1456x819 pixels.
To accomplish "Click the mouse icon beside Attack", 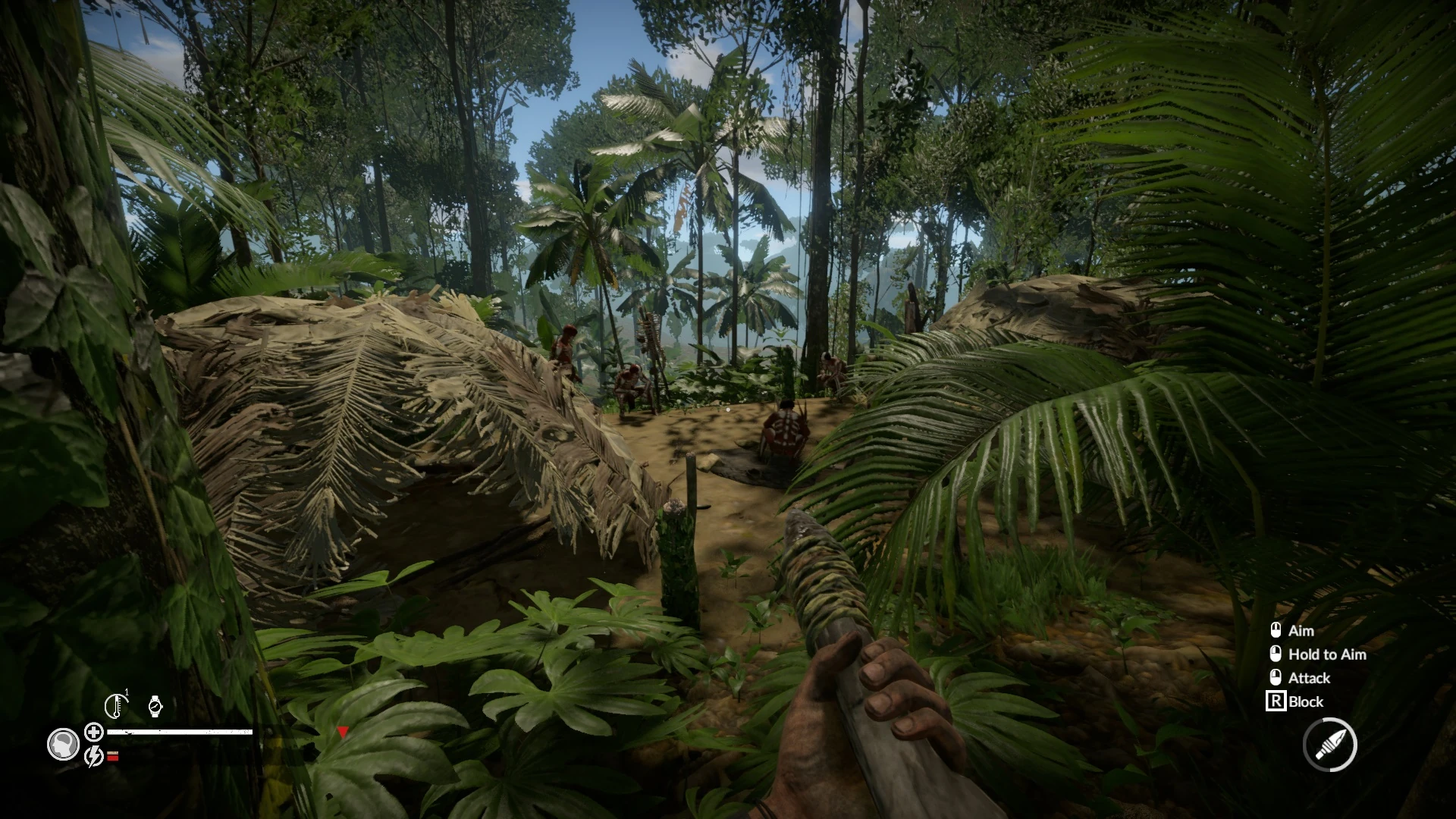I will tap(1276, 678).
